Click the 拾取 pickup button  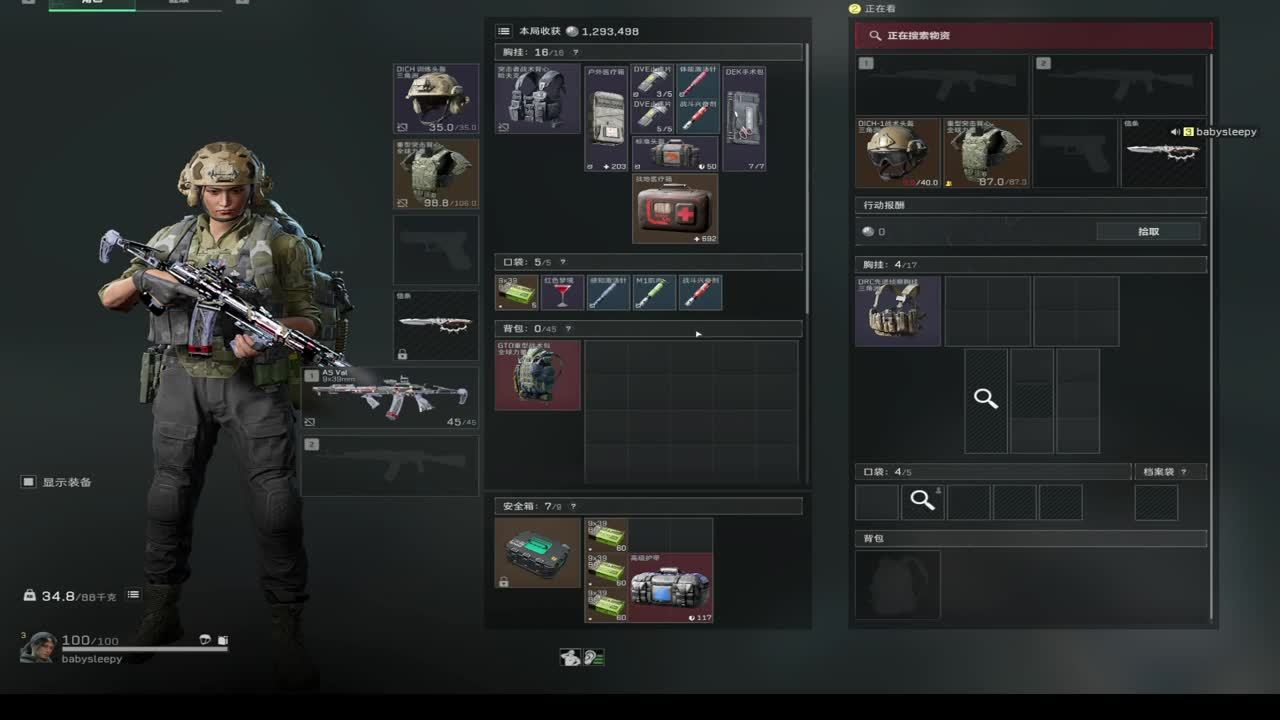click(1148, 231)
